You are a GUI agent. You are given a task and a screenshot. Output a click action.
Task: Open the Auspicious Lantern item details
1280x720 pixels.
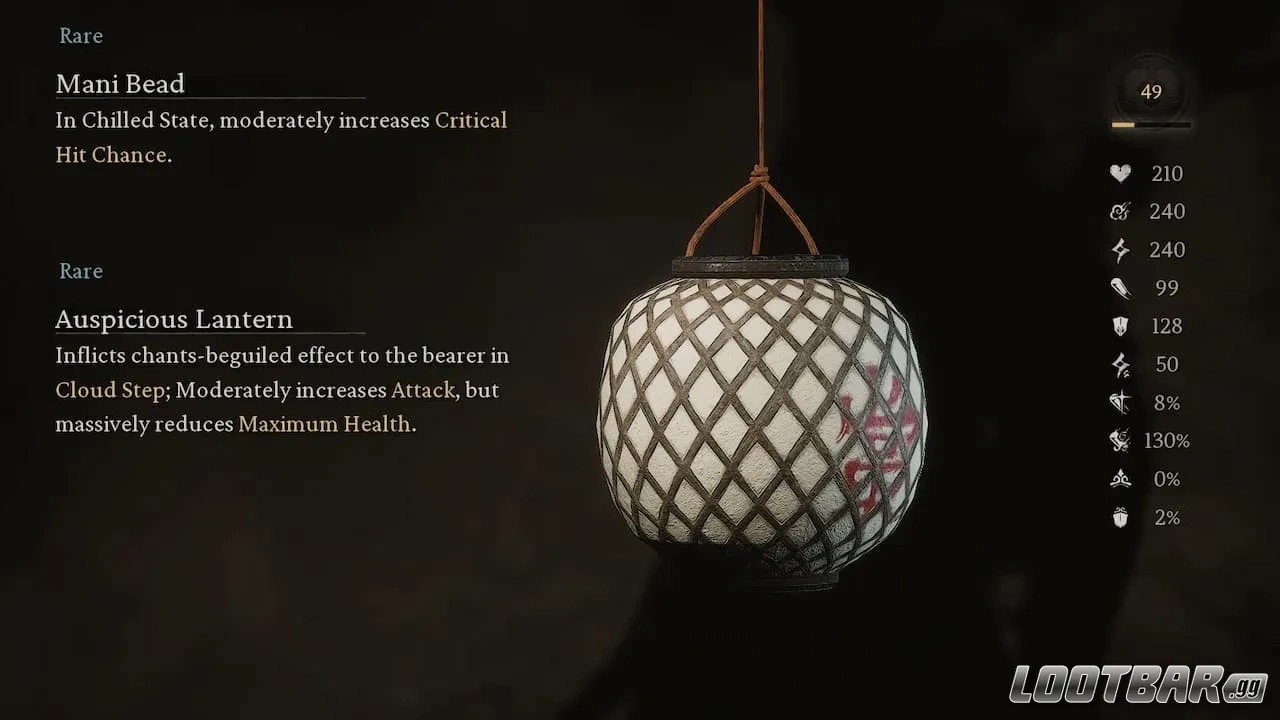click(174, 319)
